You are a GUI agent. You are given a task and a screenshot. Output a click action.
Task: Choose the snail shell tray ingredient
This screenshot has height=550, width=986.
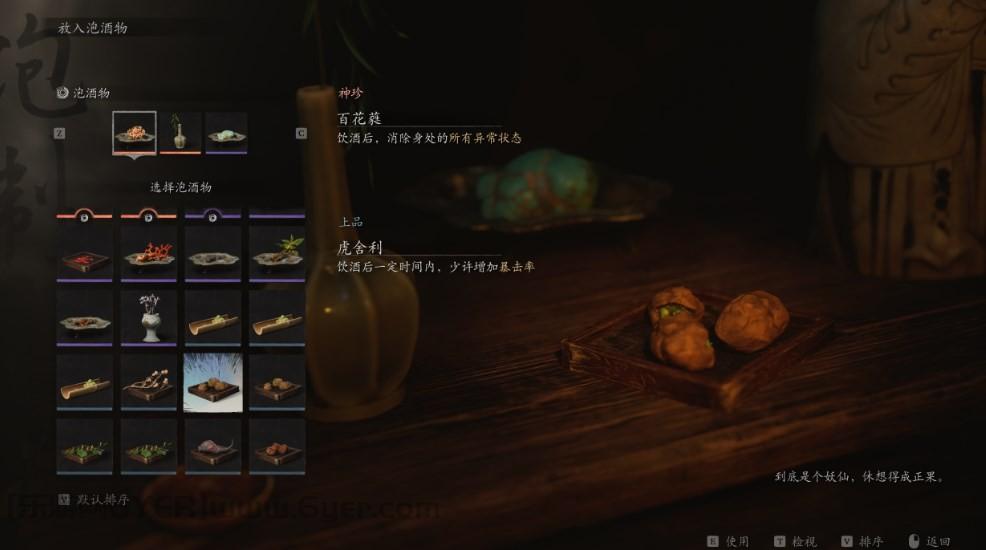click(213, 448)
